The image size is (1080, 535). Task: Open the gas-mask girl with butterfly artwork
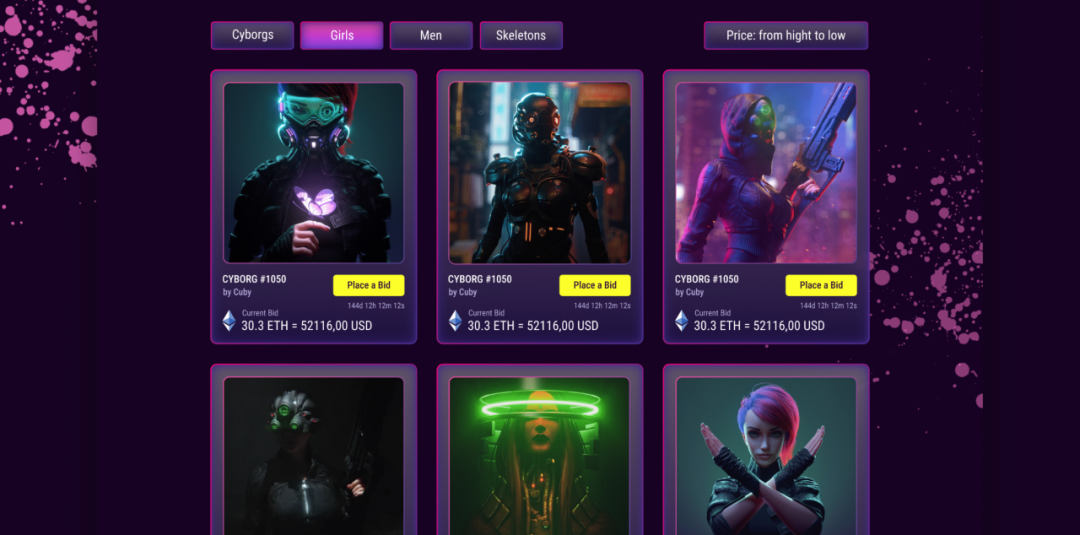click(313, 173)
